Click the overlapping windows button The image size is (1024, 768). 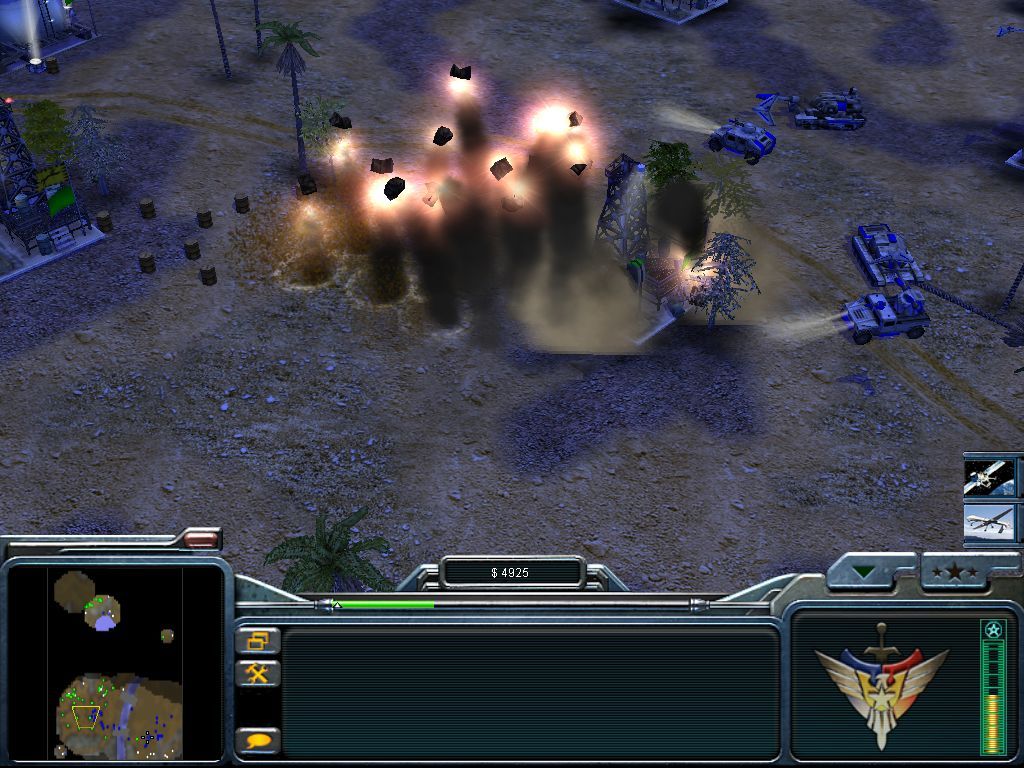click(257, 640)
